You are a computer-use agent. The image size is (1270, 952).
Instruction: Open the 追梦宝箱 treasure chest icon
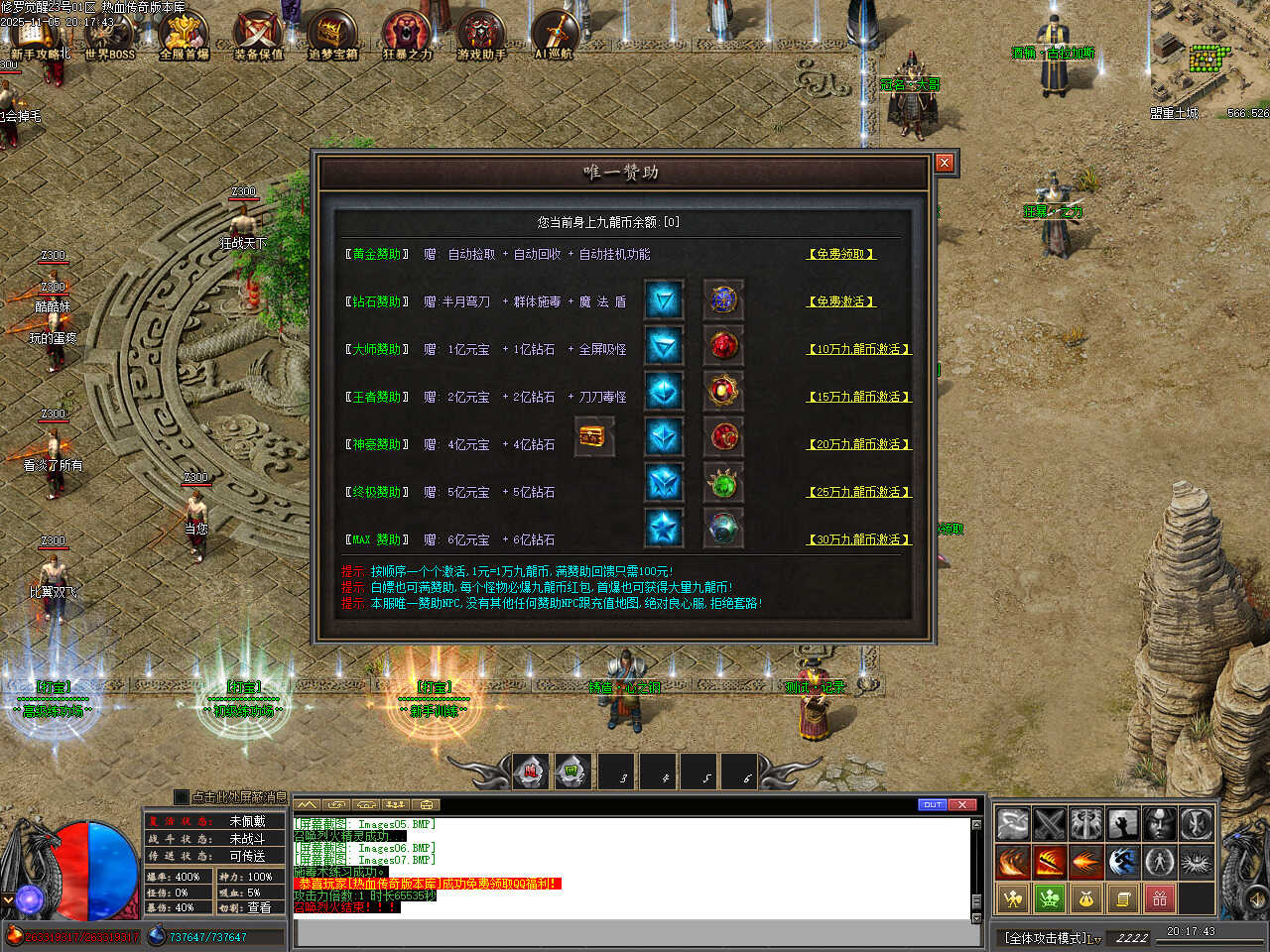[x=332, y=35]
